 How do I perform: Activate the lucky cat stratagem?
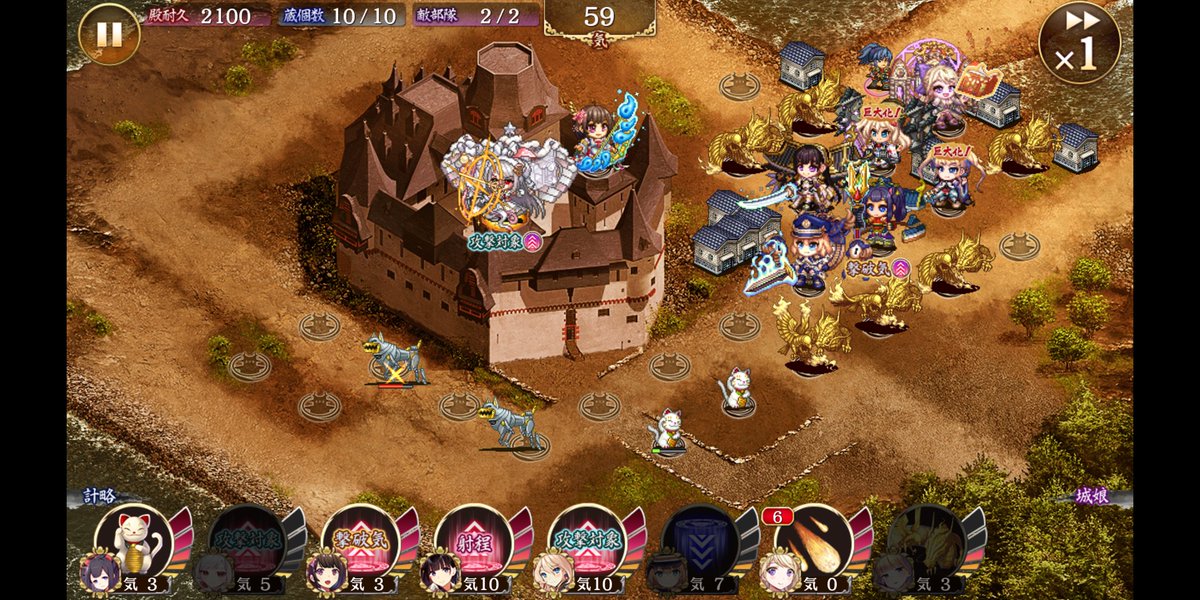click(134, 542)
